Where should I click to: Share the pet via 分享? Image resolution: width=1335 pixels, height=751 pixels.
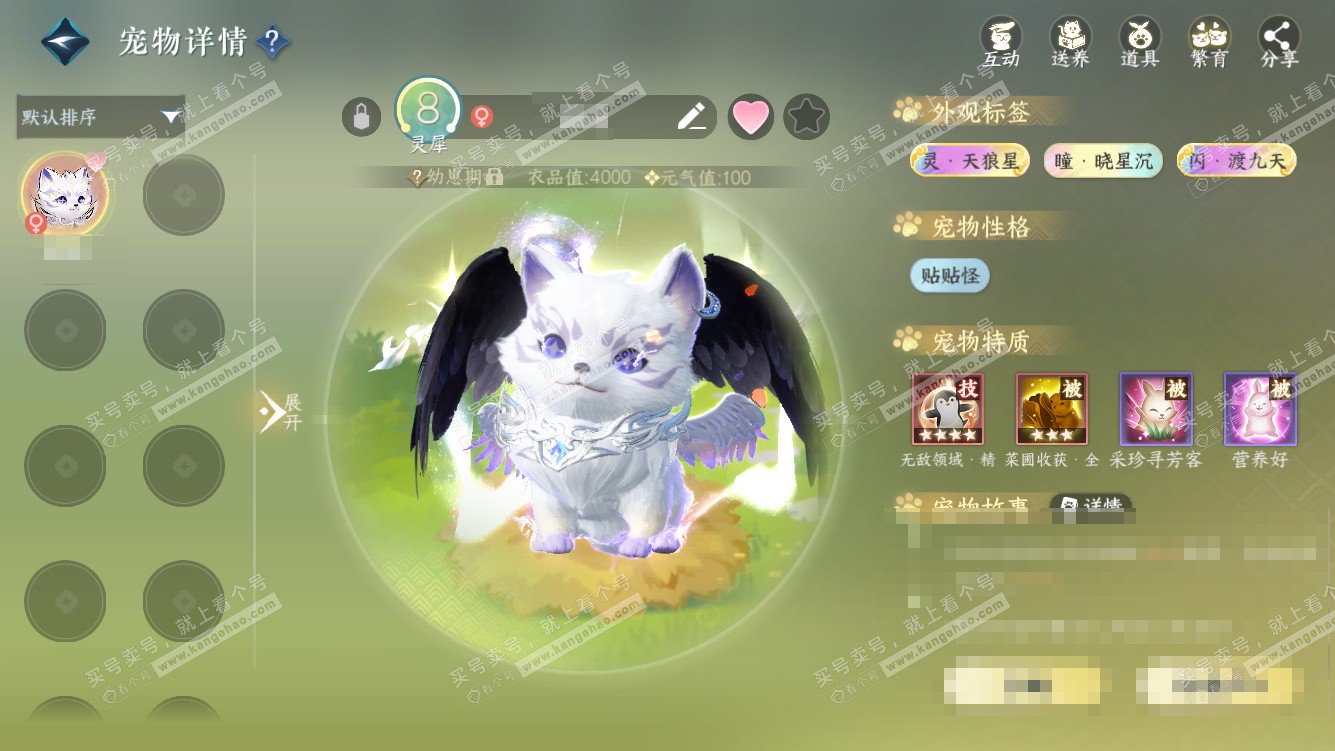click(x=1279, y=43)
